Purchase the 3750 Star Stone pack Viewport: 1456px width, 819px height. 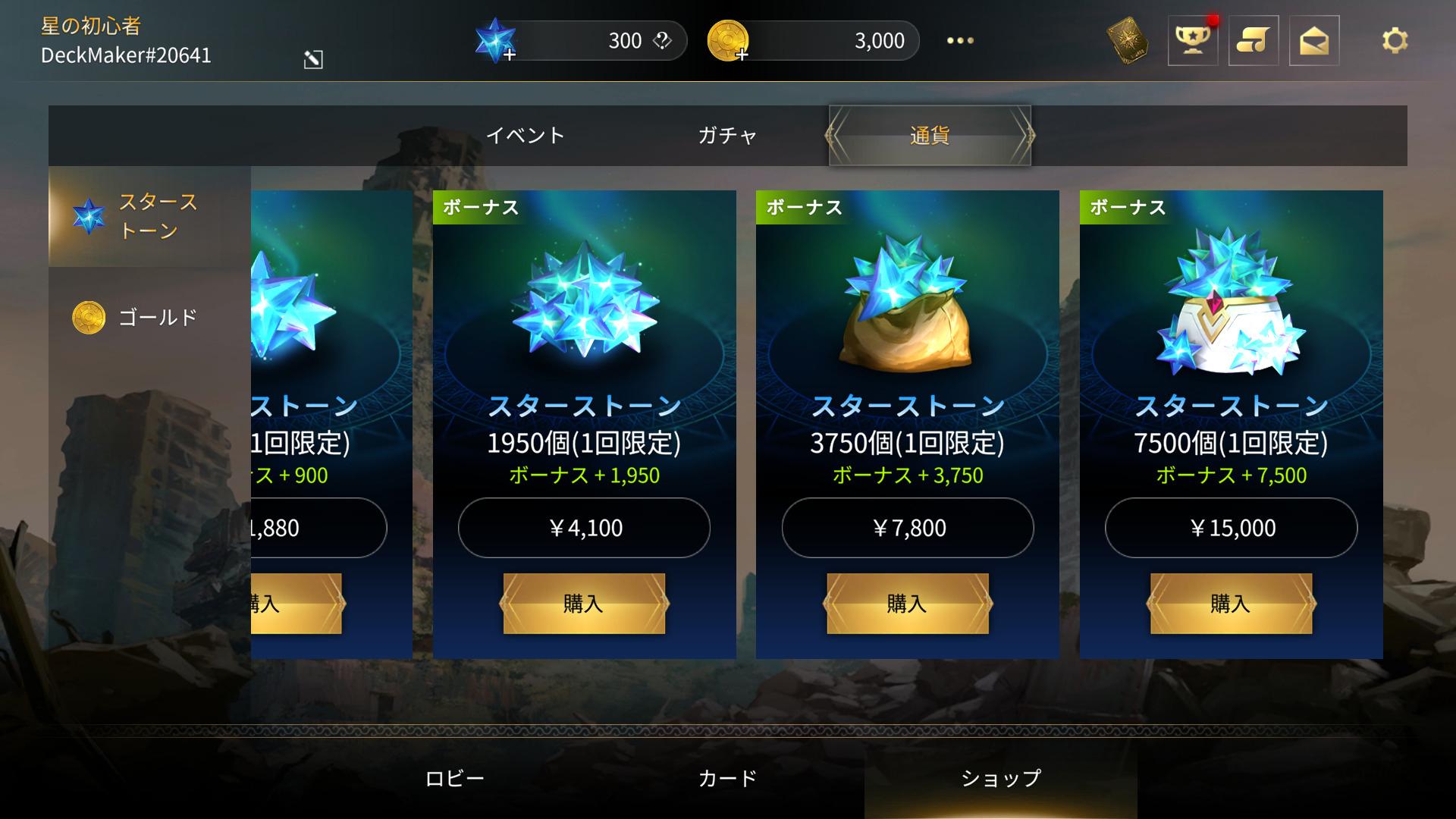click(x=907, y=604)
